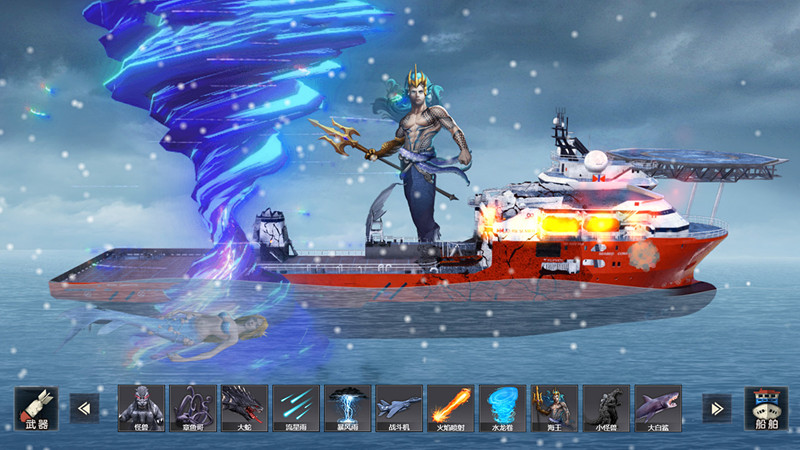
Task: Go to the next weapon page
Action: 716,408
